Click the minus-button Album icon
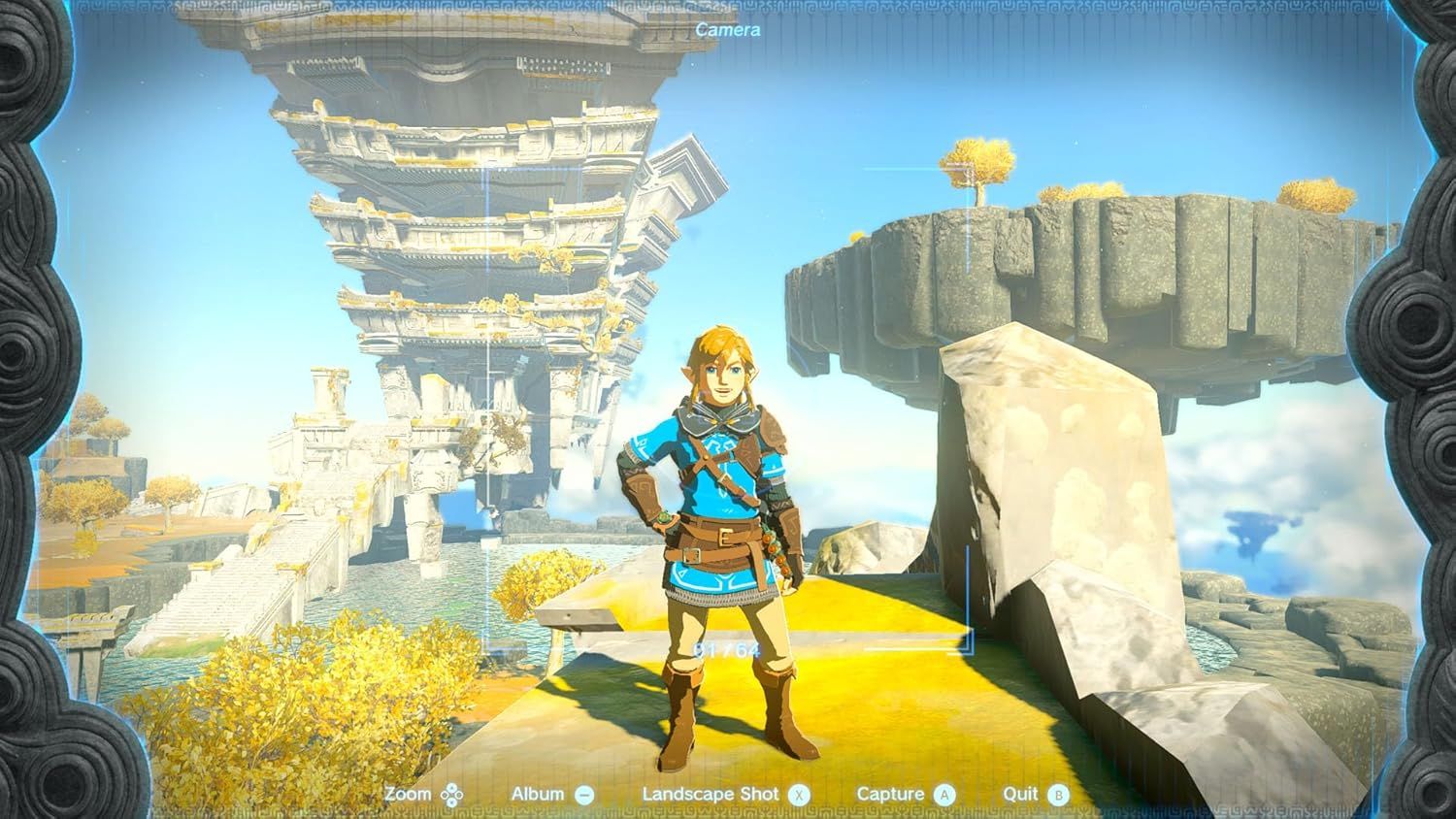Viewport: 1456px width, 819px height. [586, 793]
